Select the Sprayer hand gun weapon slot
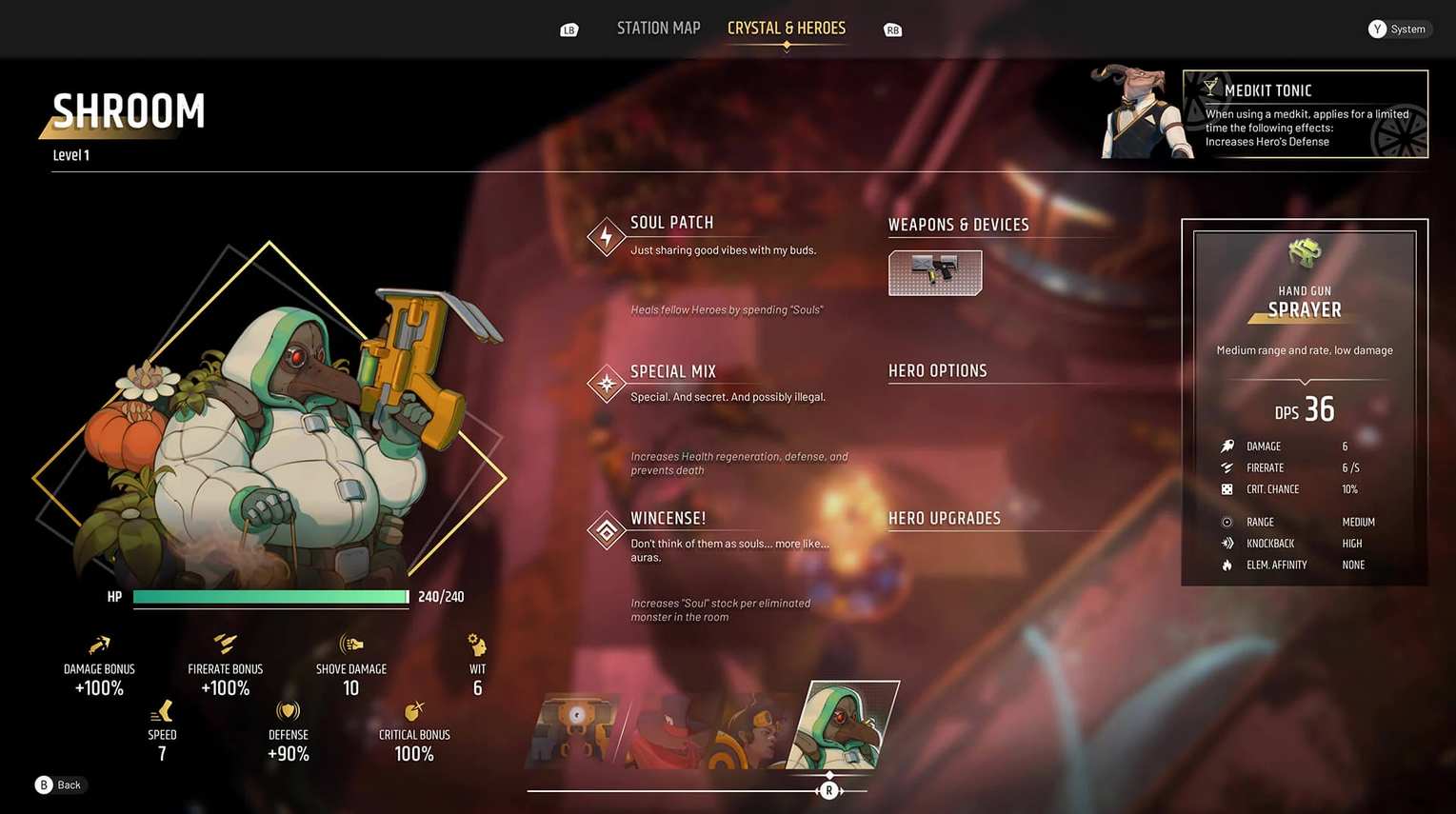Image resolution: width=1456 pixels, height=814 pixels. (934, 273)
